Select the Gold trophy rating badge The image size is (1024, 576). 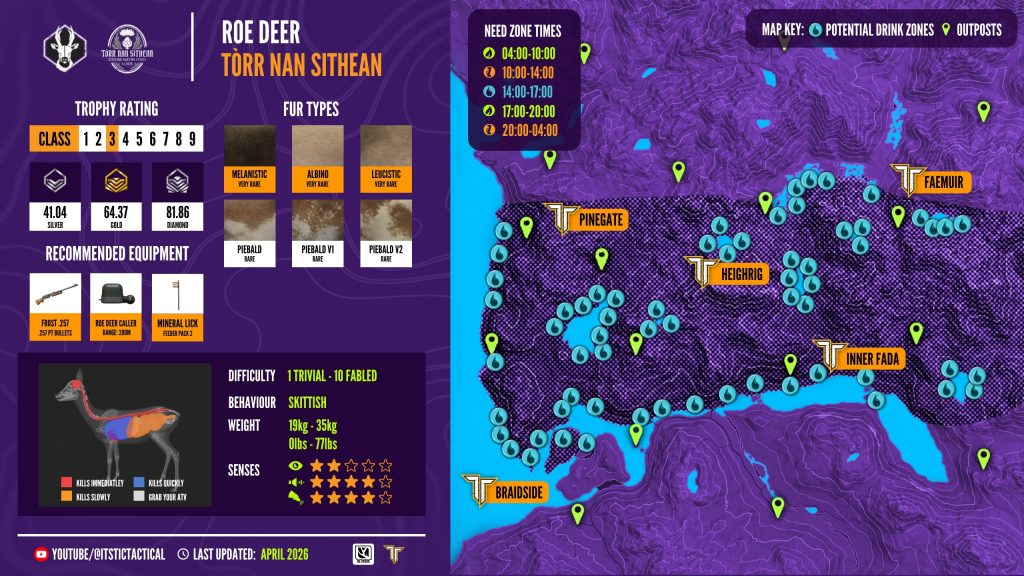point(116,198)
